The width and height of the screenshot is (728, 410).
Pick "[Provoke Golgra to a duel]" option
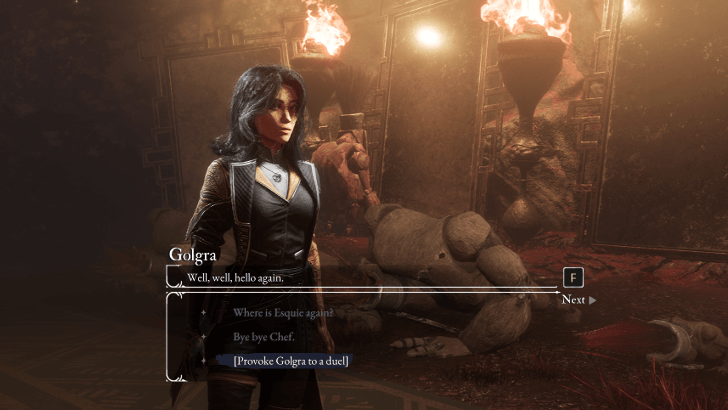point(291,360)
